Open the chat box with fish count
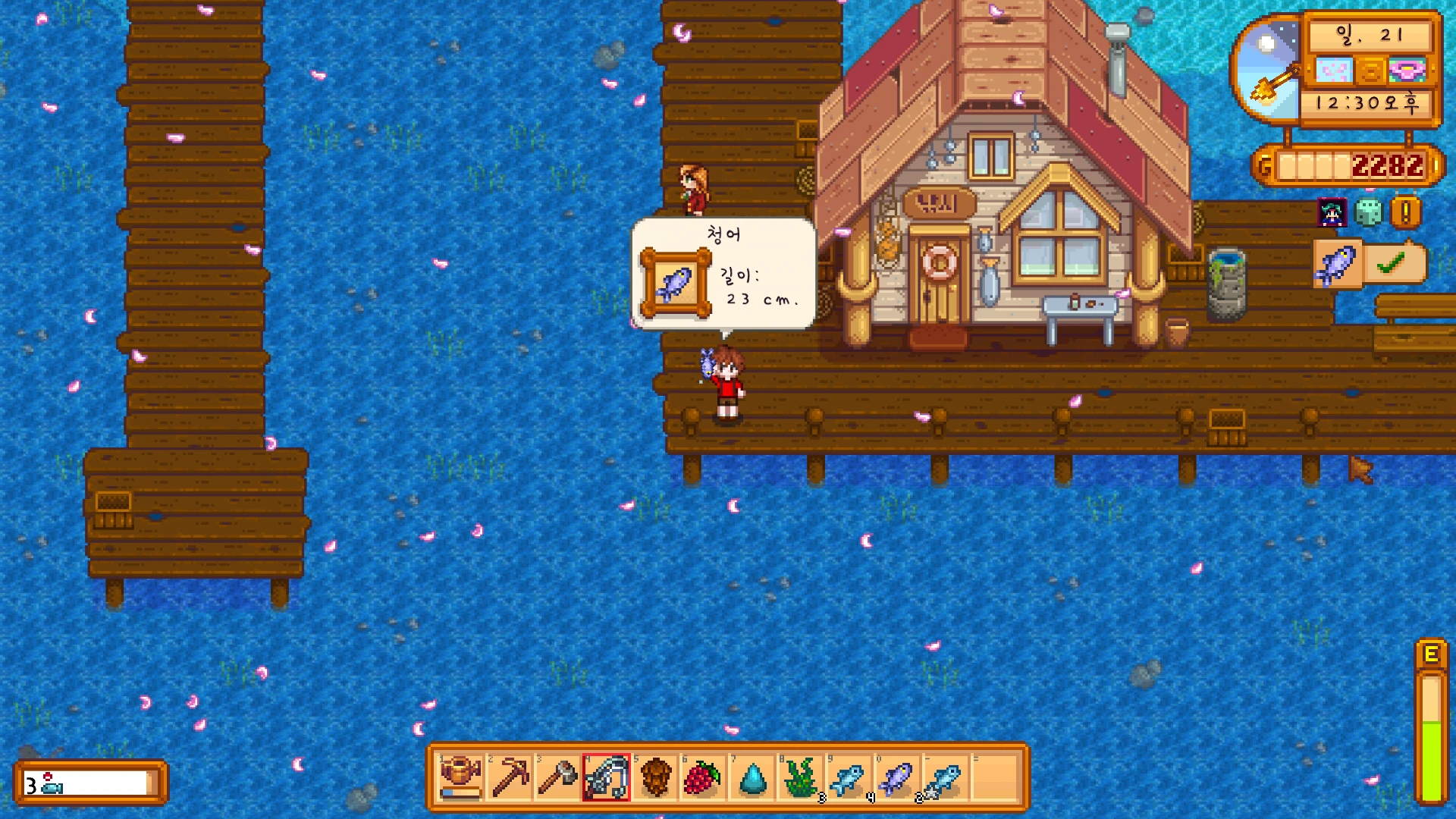 pos(90,783)
